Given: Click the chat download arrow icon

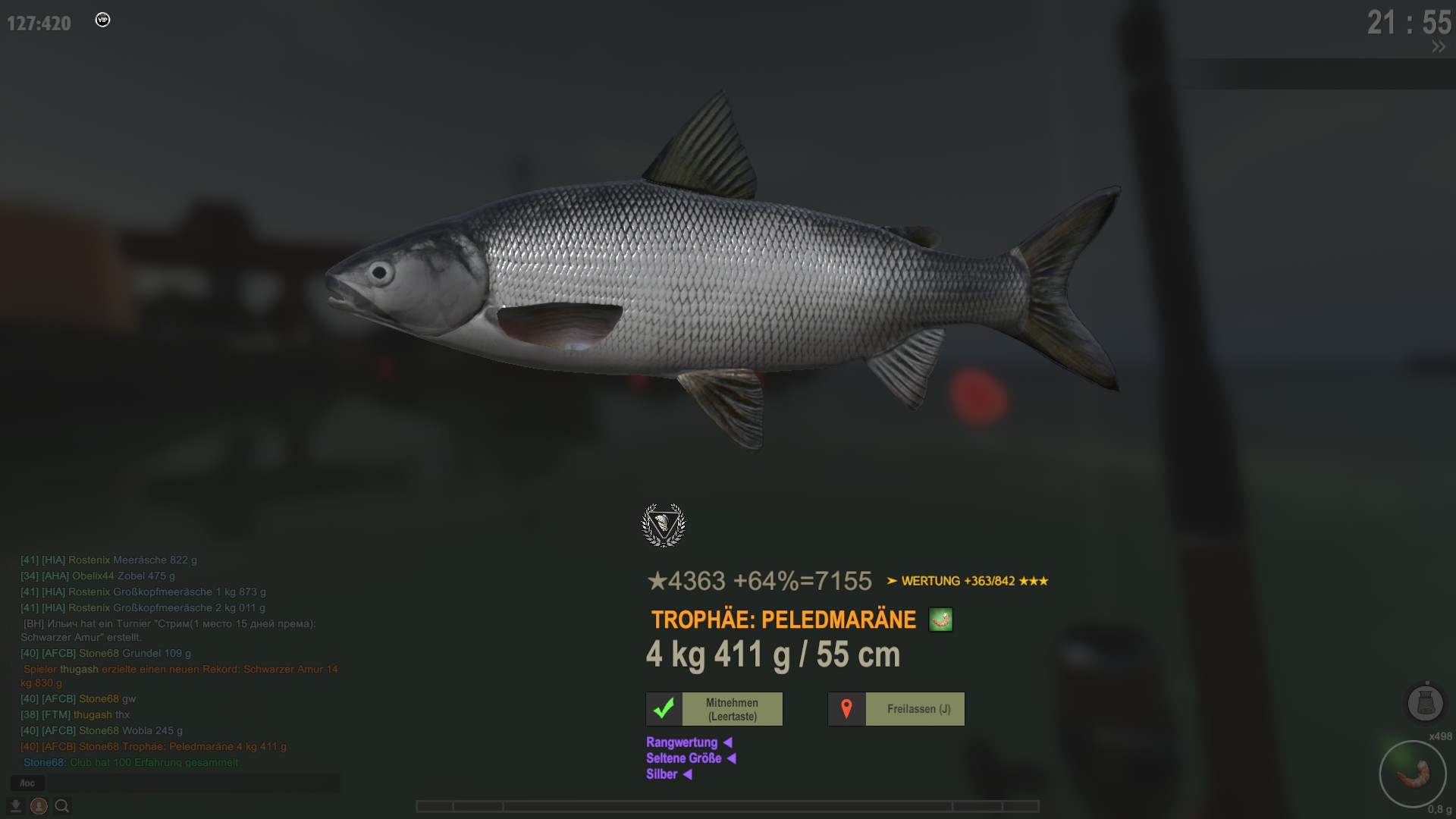Looking at the screenshot, I should 15,806.
